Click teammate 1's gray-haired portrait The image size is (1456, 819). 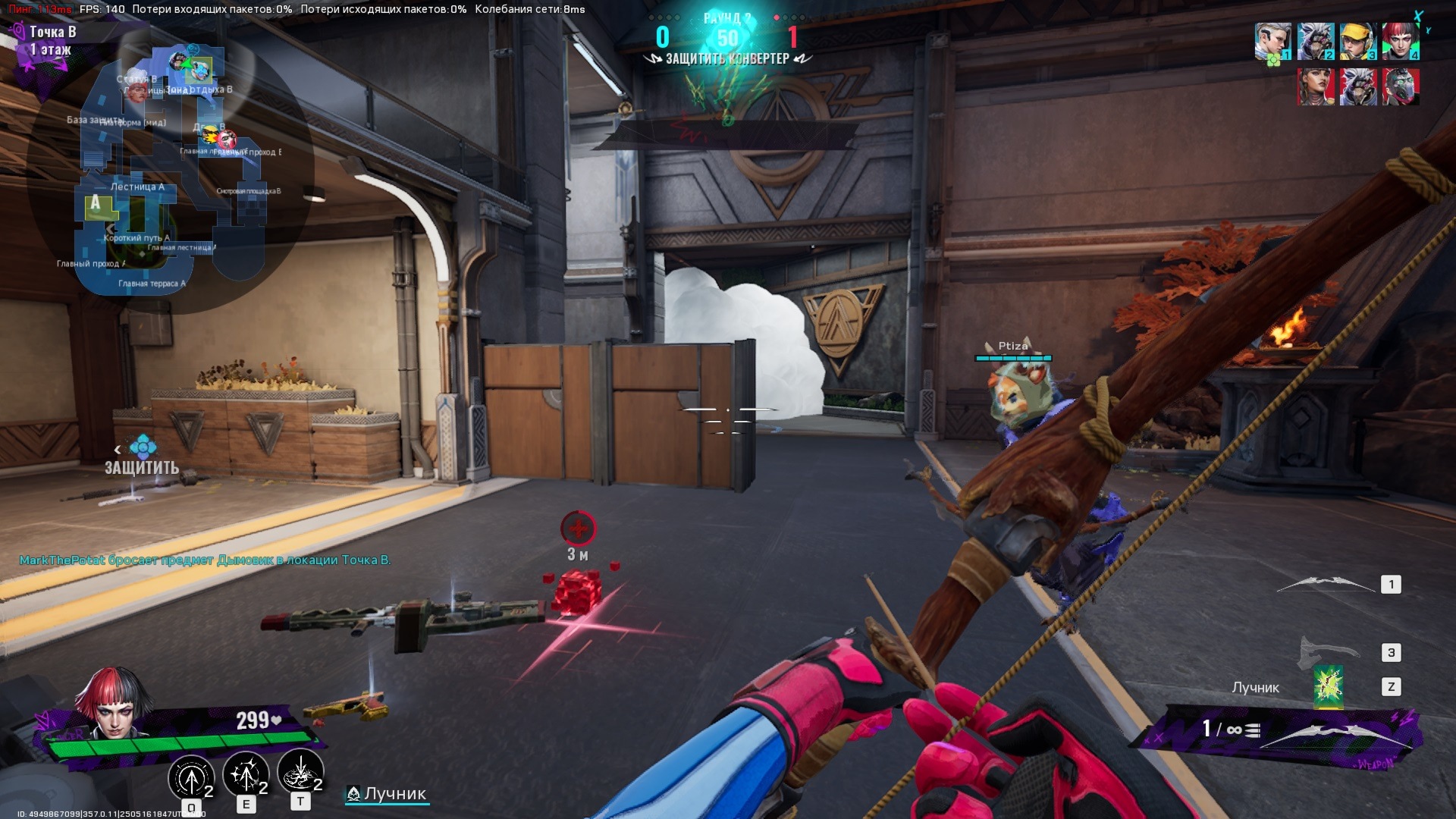[x=1272, y=42]
